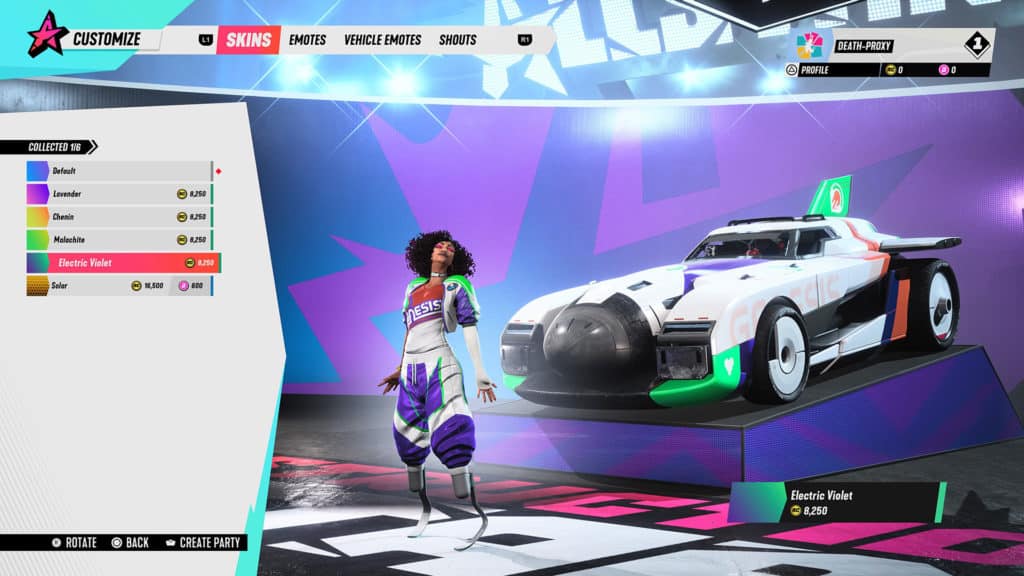Choose the Solar skin
The height and width of the screenshot is (576, 1024).
point(119,286)
